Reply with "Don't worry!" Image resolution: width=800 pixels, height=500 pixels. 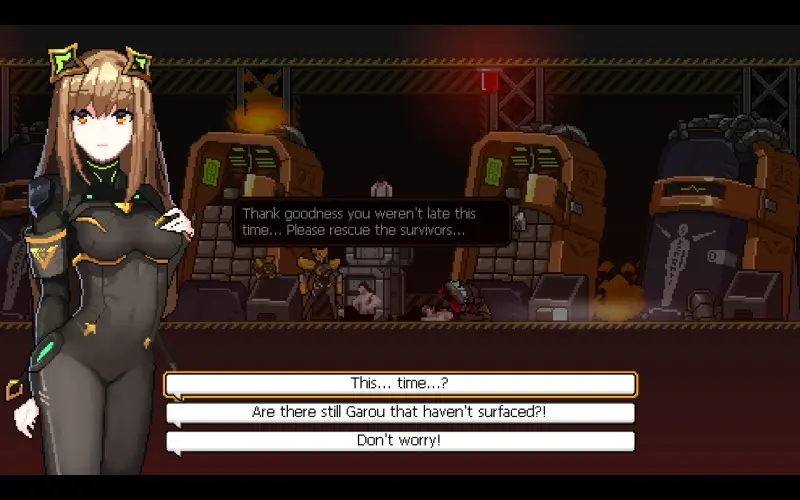[400, 441]
